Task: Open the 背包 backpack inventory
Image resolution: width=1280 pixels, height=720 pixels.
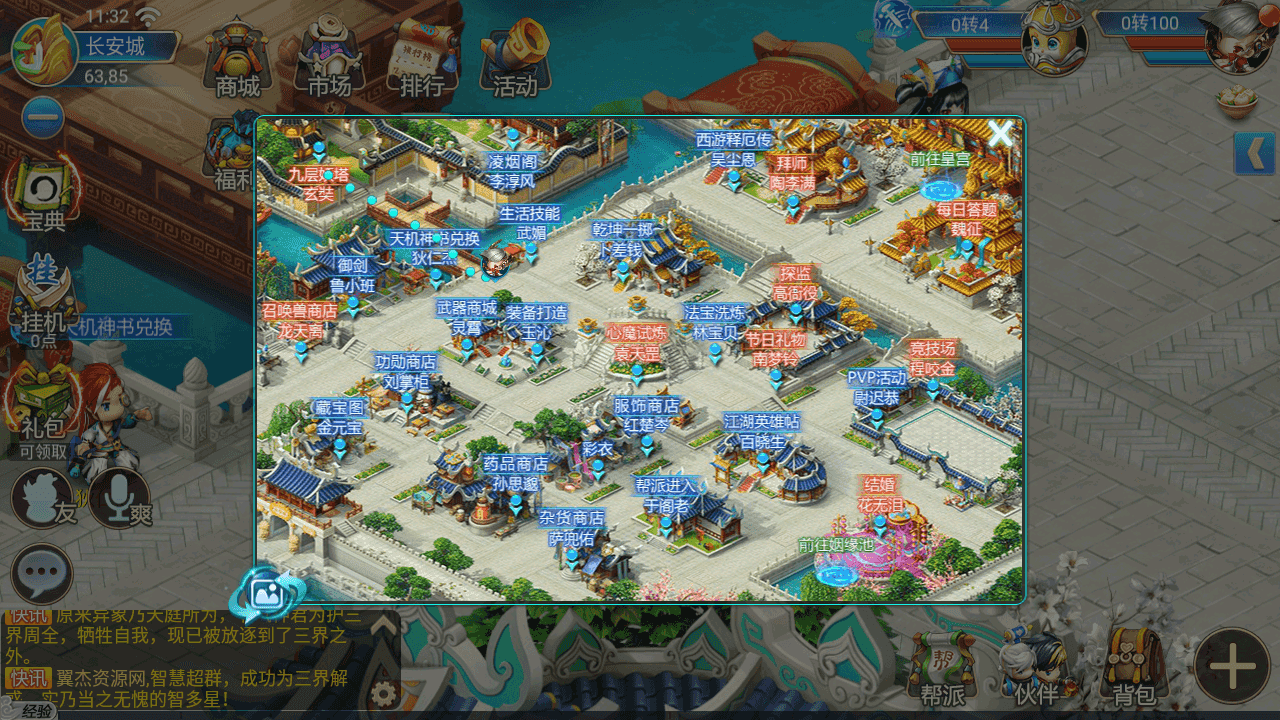Action: tap(1134, 670)
